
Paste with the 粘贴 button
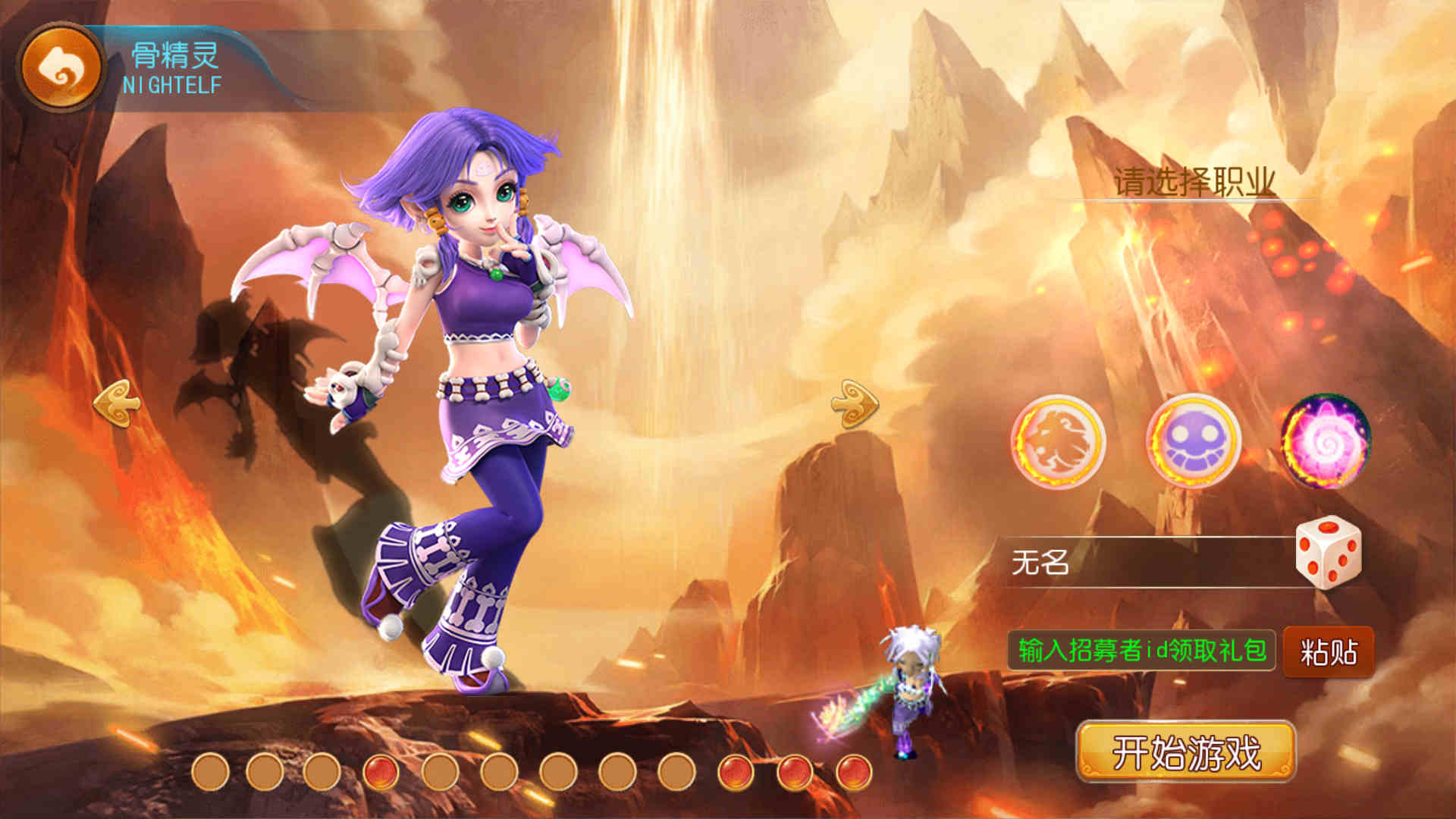point(1329,651)
